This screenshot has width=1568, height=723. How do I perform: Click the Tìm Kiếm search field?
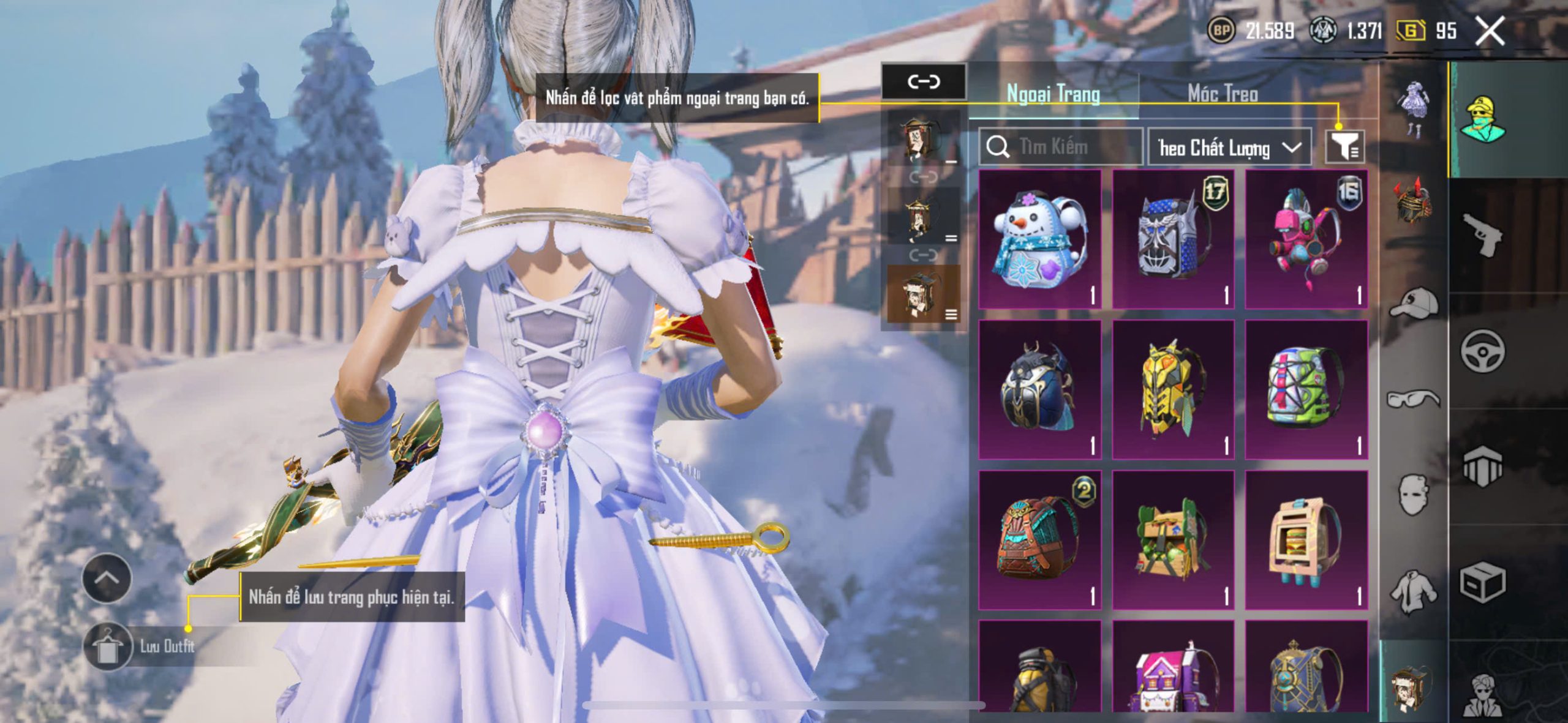point(1061,147)
